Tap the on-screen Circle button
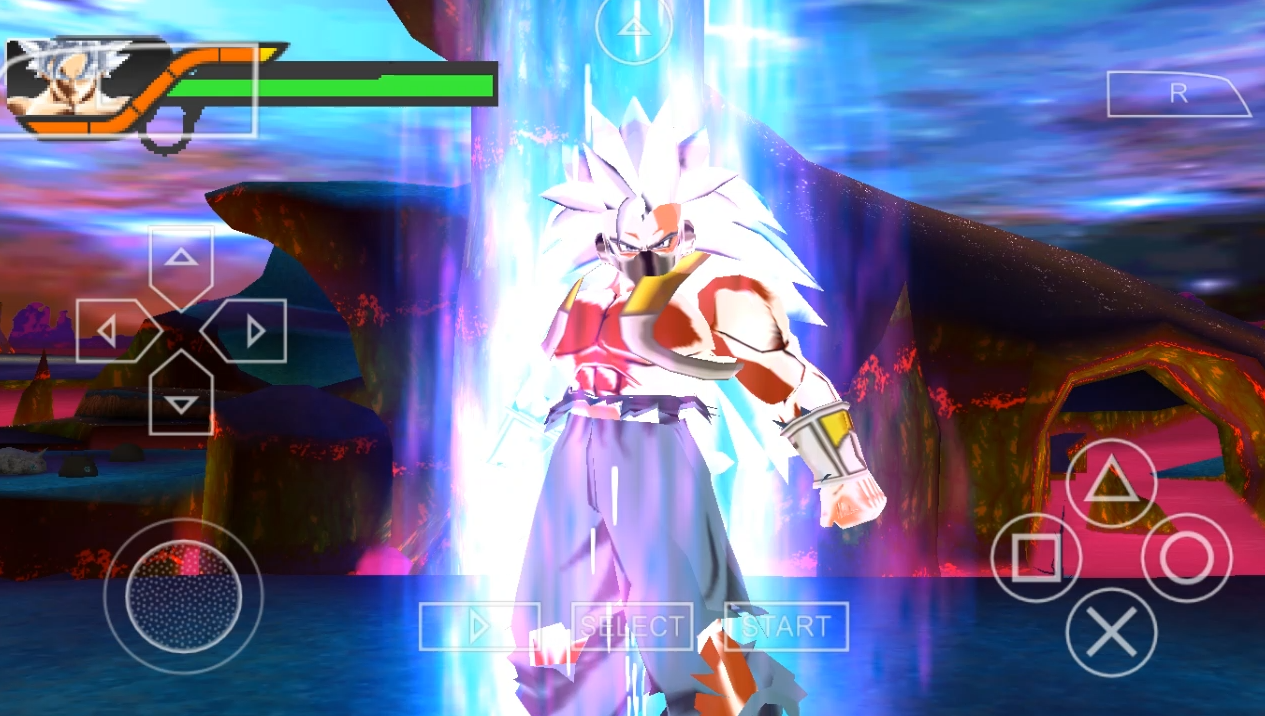The image size is (1265, 716). [x=1186, y=559]
